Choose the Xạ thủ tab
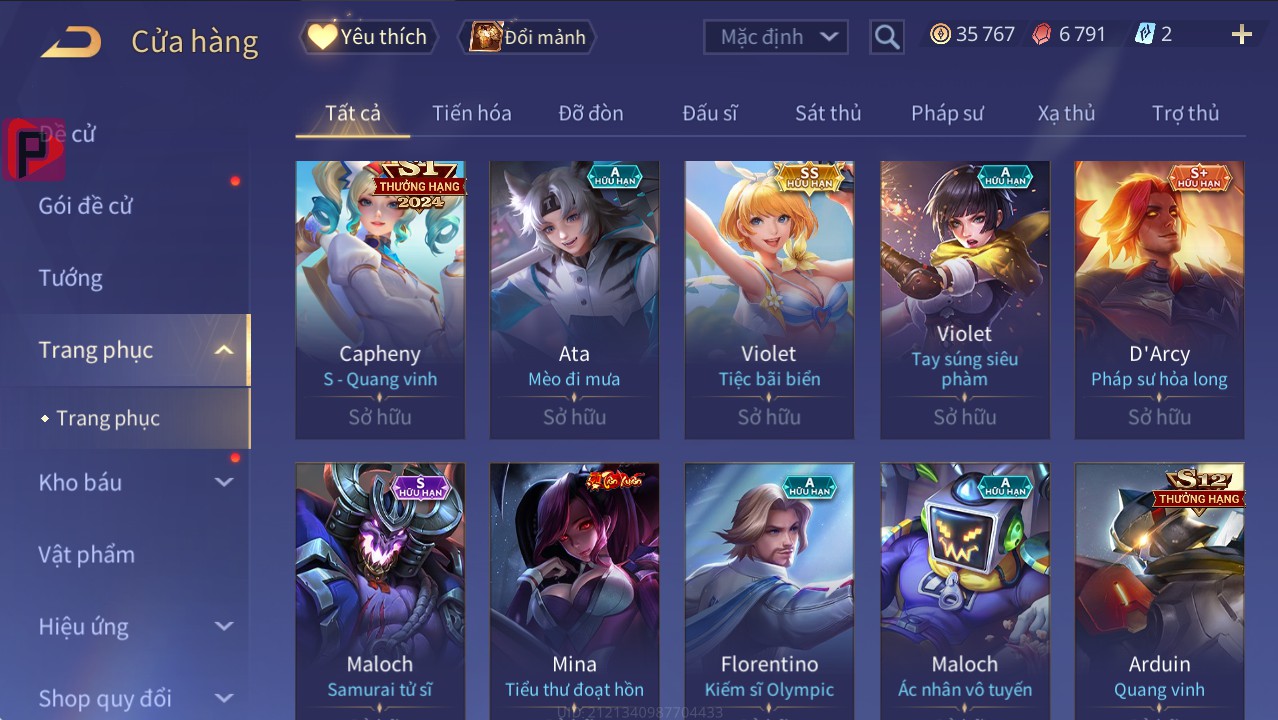Viewport: 1278px width, 720px height. coord(1066,113)
